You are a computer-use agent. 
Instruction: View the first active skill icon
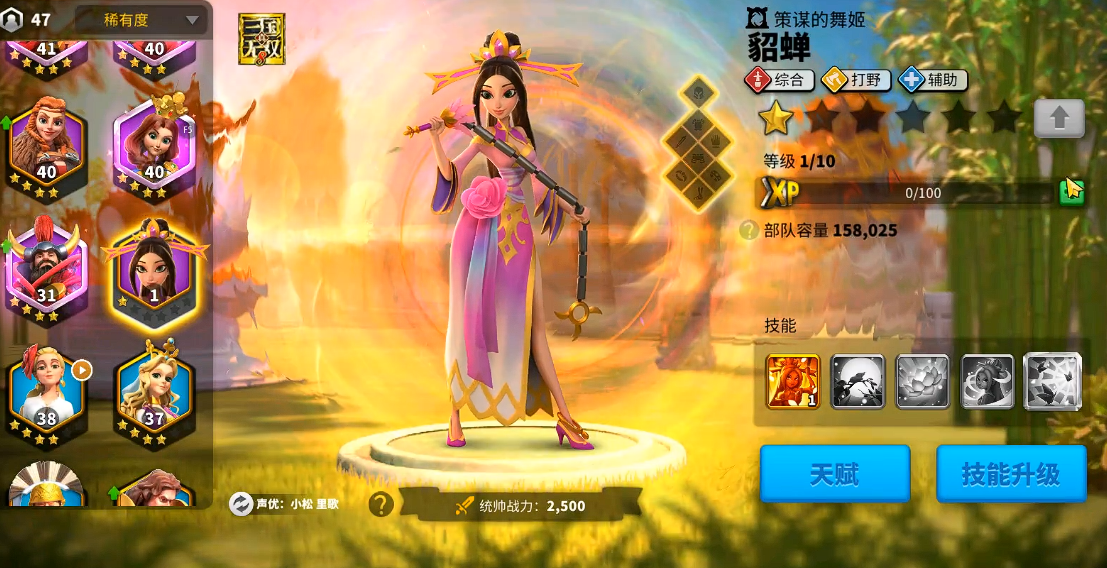coord(792,381)
